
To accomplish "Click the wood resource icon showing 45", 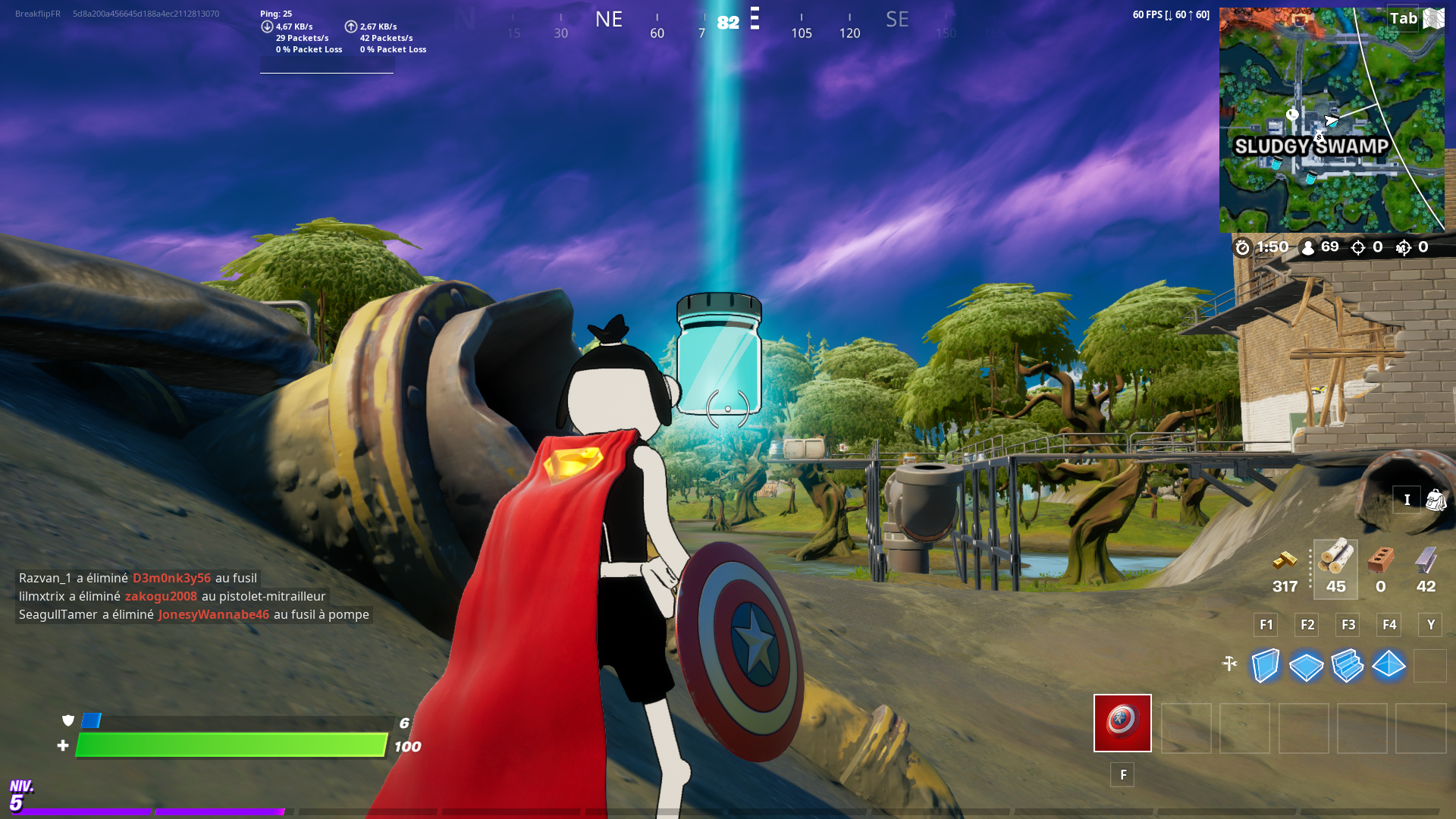I will click(x=1335, y=563).
